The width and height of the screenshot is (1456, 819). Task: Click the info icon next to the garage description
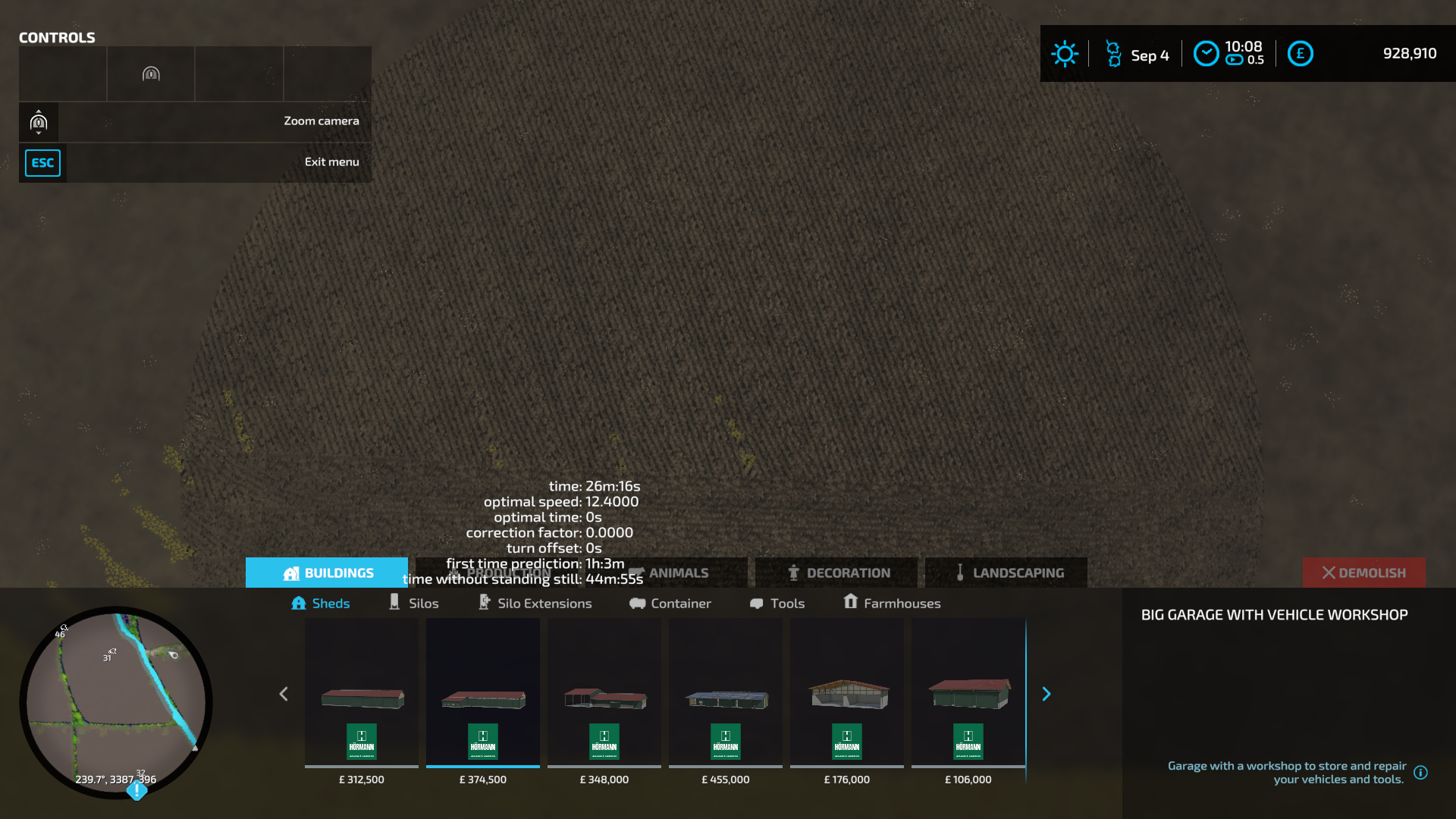(x=1422, y=773)
